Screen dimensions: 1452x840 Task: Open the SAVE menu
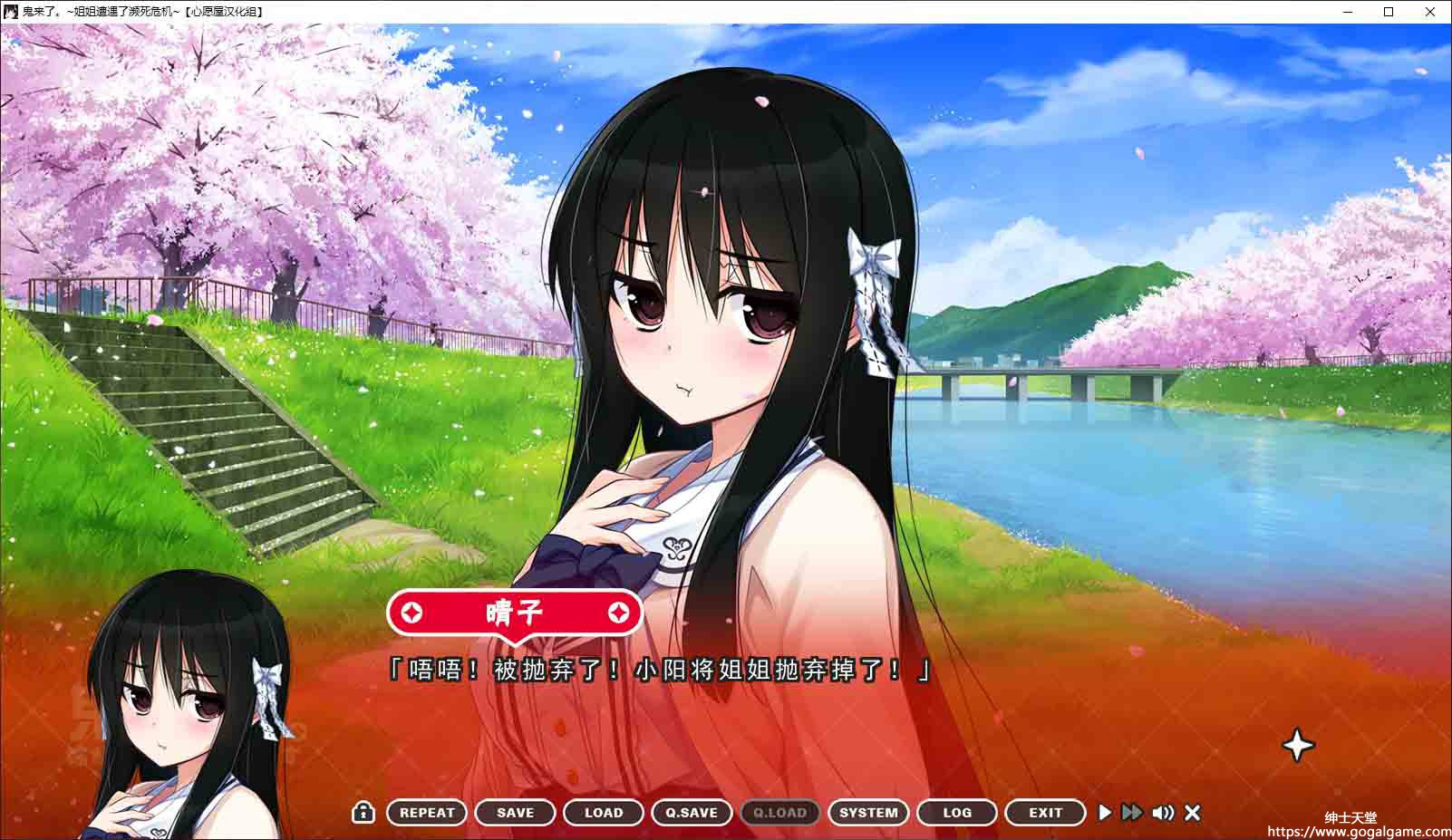[x=515, y=813]
